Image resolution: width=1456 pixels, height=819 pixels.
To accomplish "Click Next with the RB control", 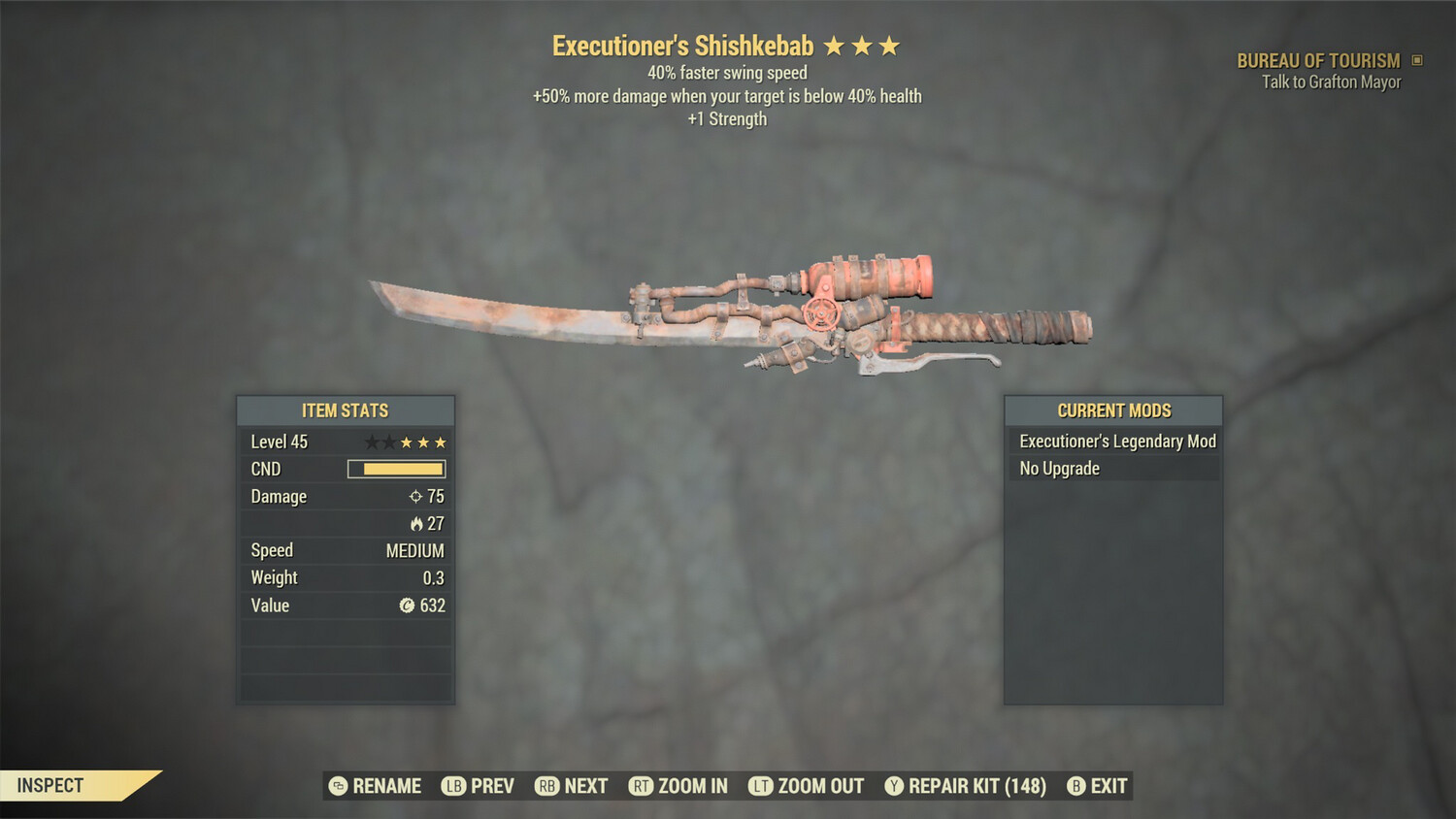I will pos(572,786).
